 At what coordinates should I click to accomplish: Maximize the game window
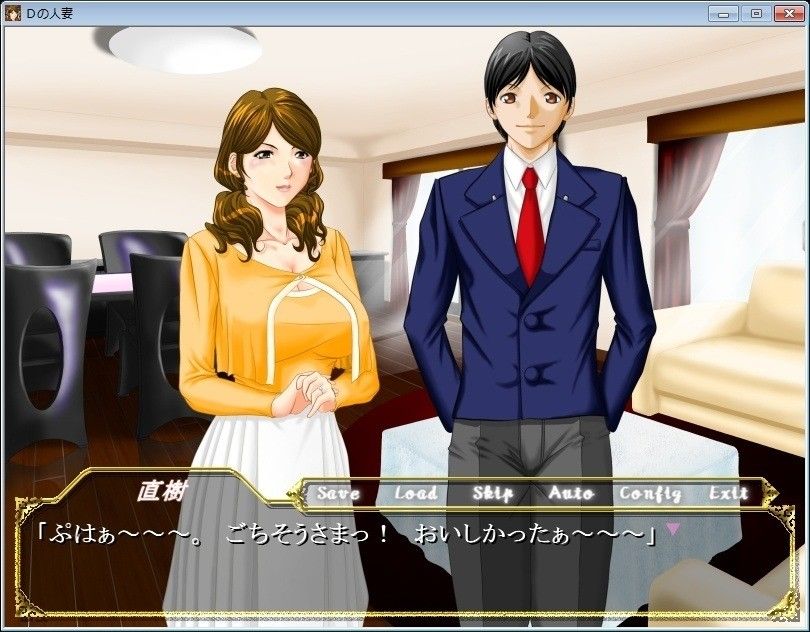tap(755, 13)
